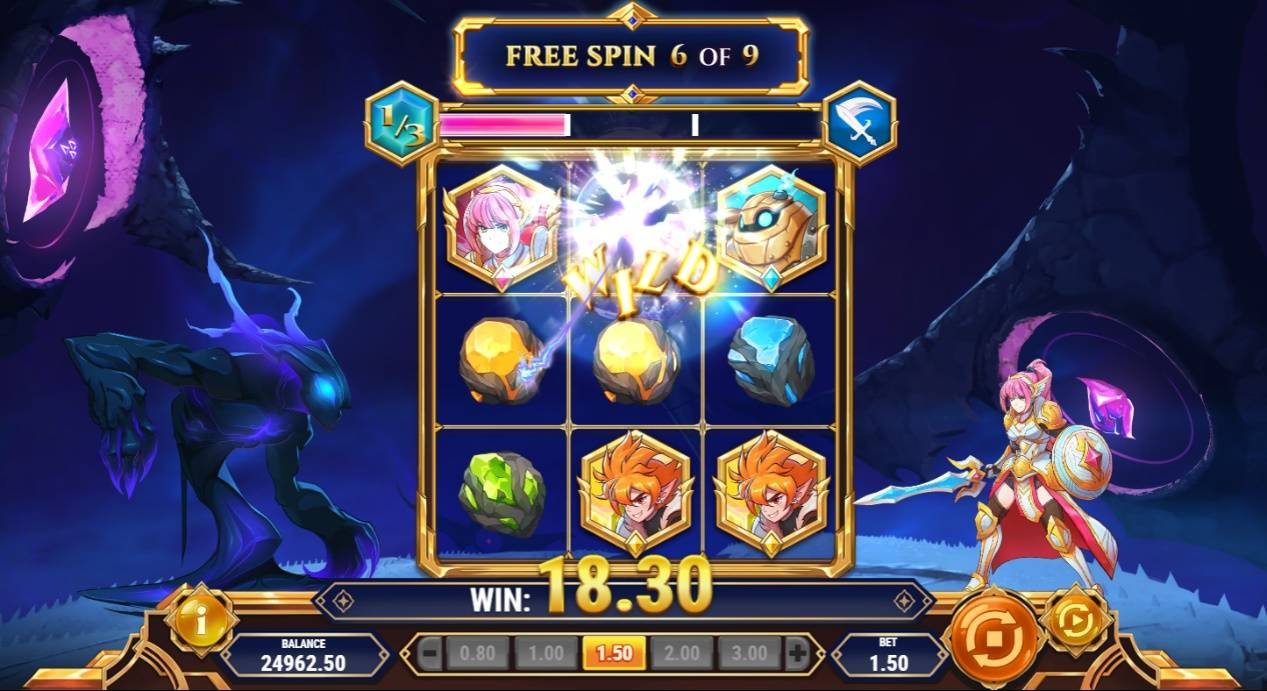Select the highlighted 1.50 bet value
This screenshot has height=691, width=1267.
[613, 654]
